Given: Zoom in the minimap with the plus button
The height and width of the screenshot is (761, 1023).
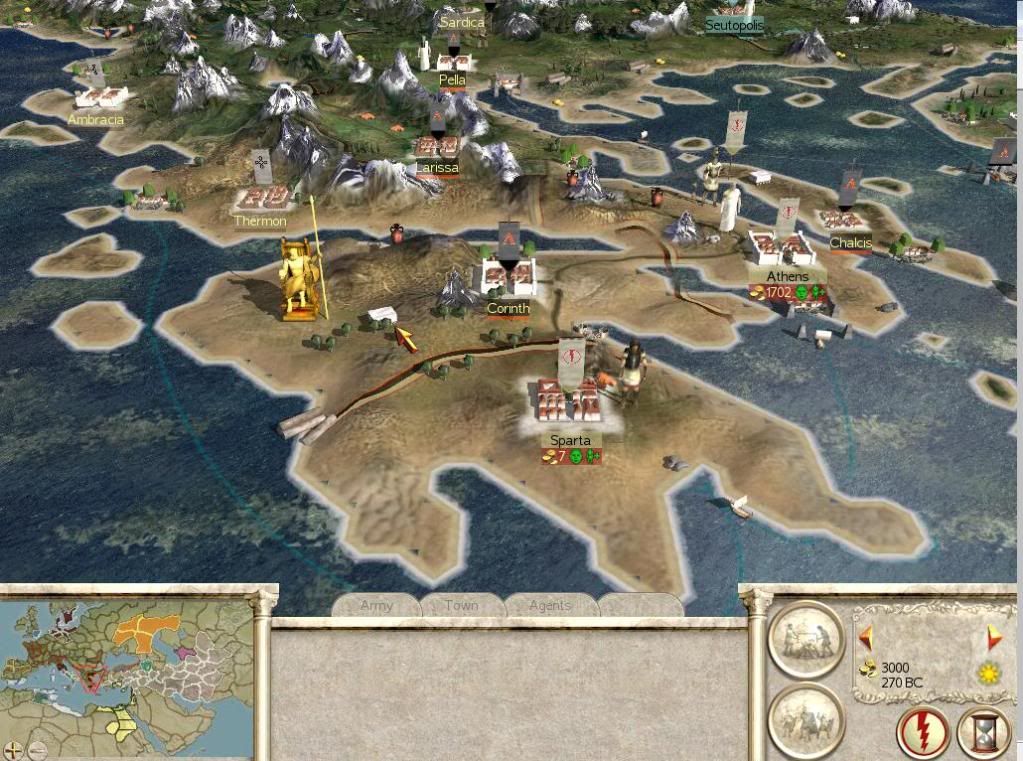Looking at the screenshot, I should click(x=13, y=749).
